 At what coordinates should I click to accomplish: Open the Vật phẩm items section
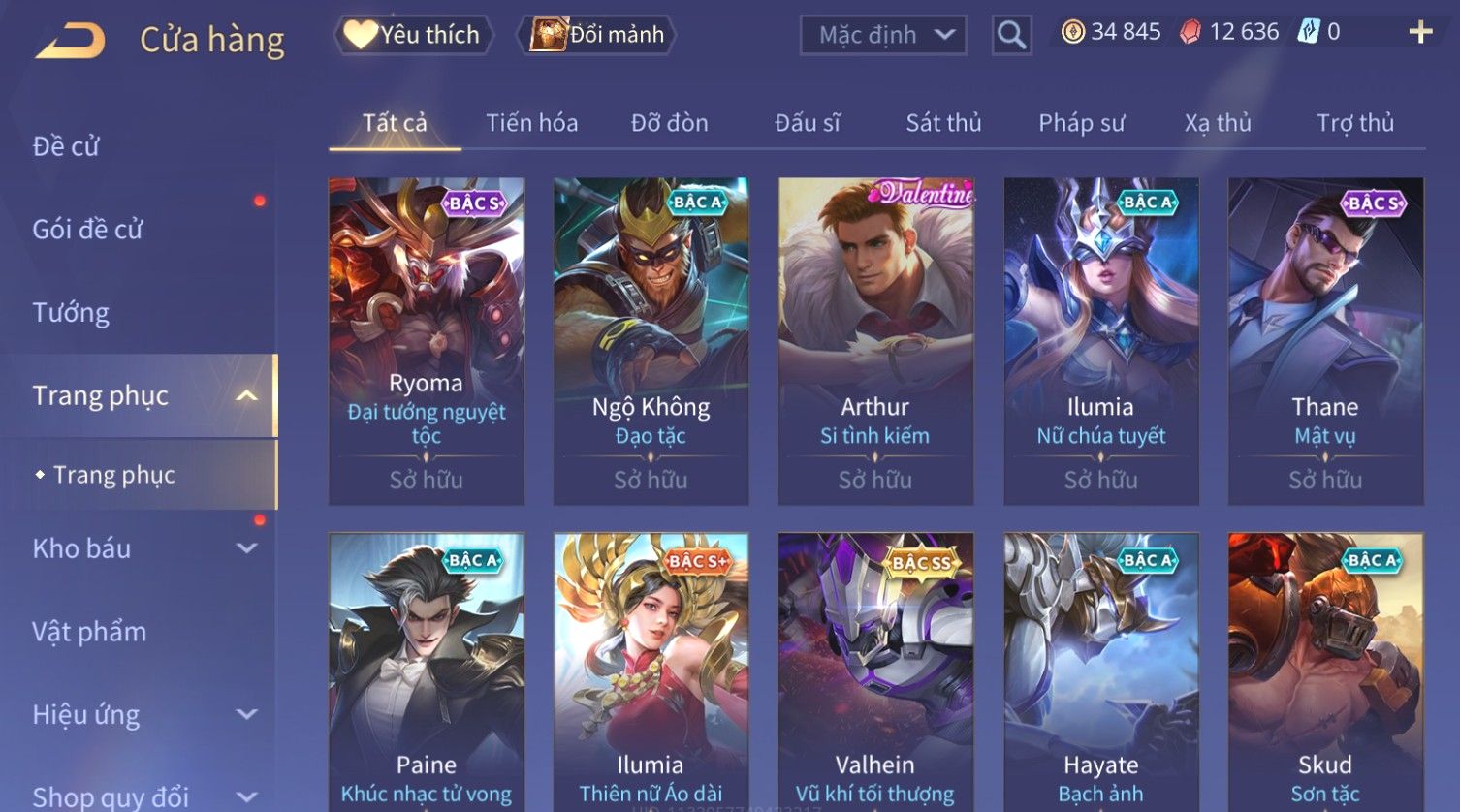[89, 632]
